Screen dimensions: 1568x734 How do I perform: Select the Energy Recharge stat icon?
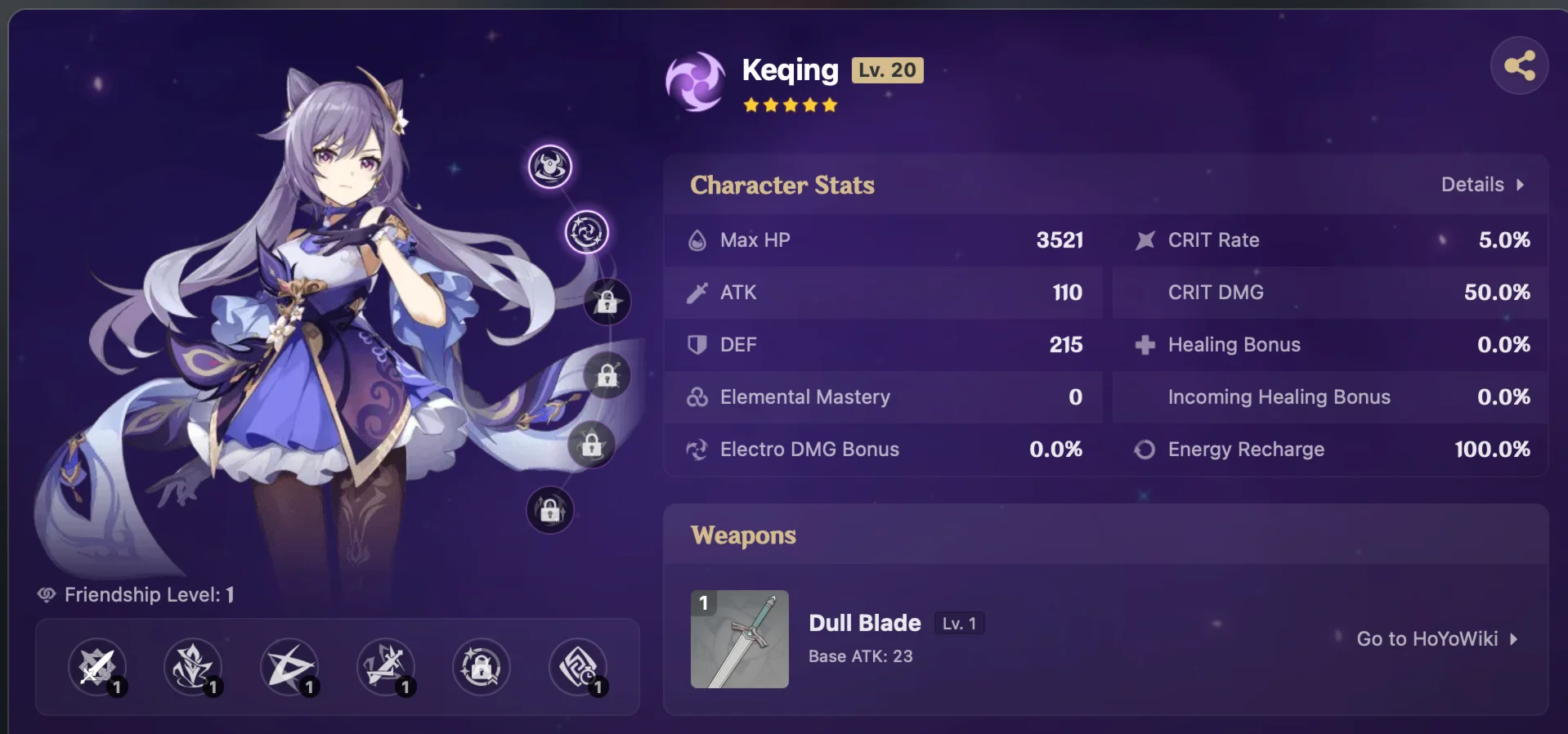[x=1145, y=449]
